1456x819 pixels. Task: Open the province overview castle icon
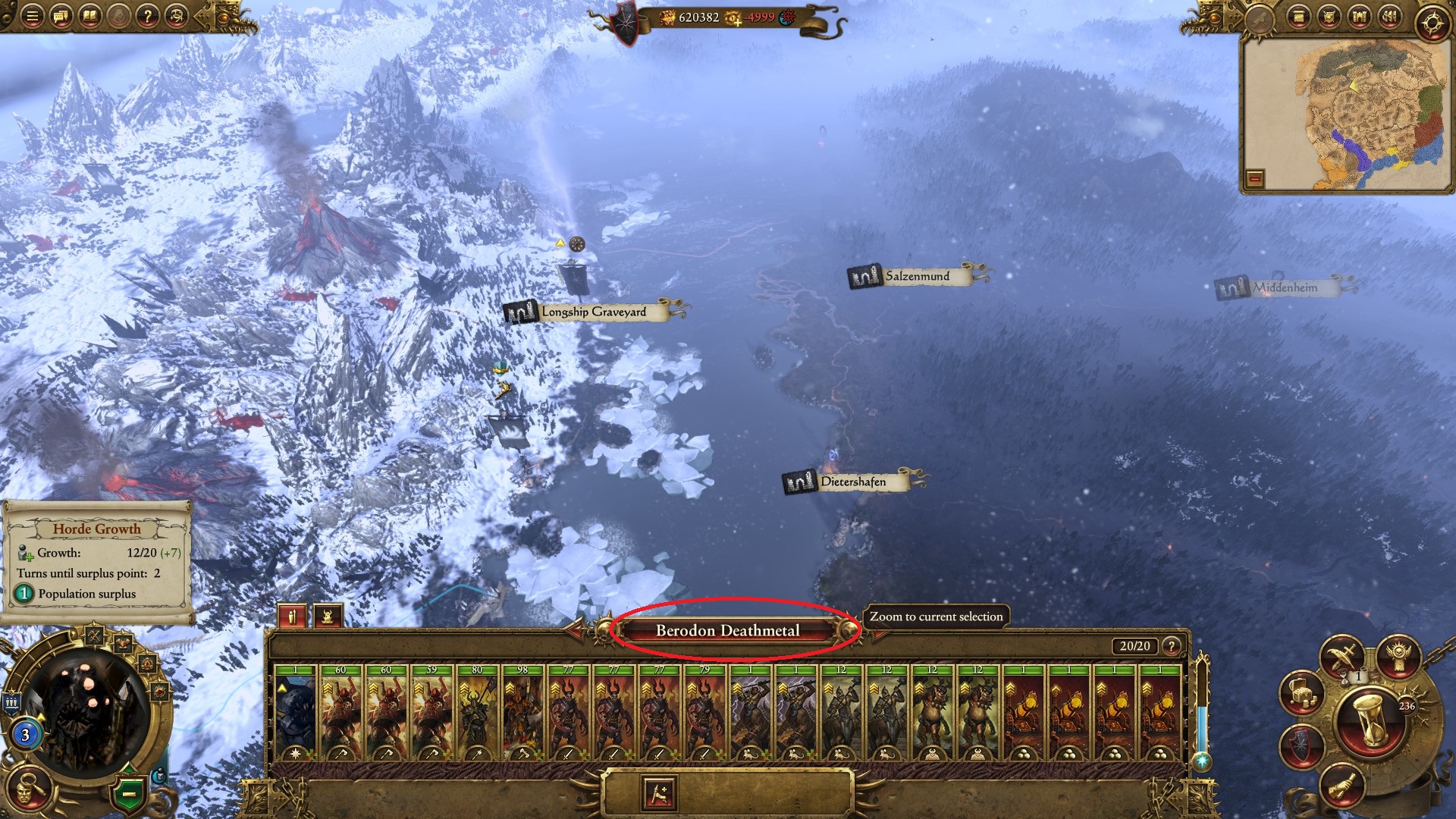(x=1359, y=16)
